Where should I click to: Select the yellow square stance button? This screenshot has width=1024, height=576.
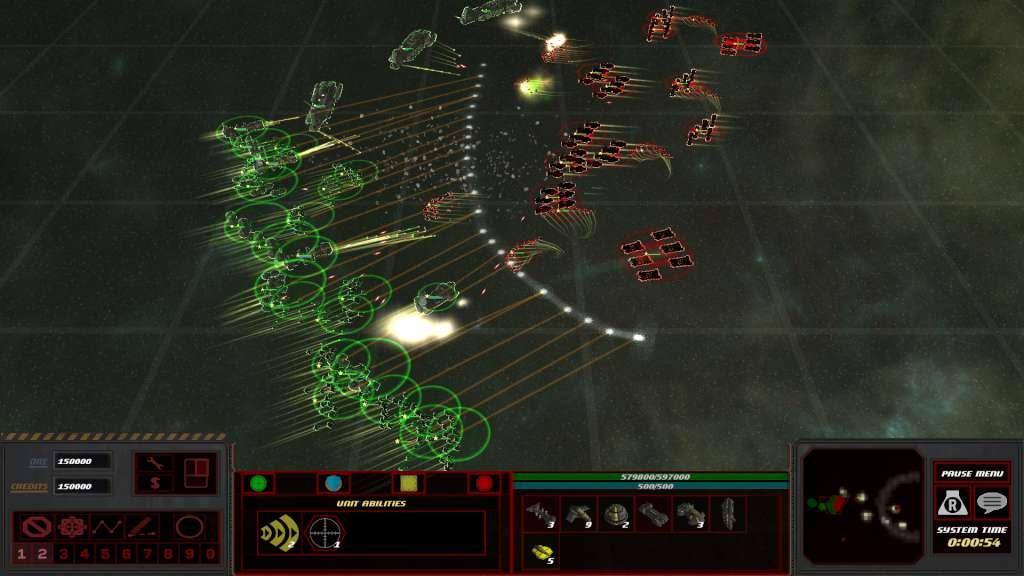tap(409, 483)
